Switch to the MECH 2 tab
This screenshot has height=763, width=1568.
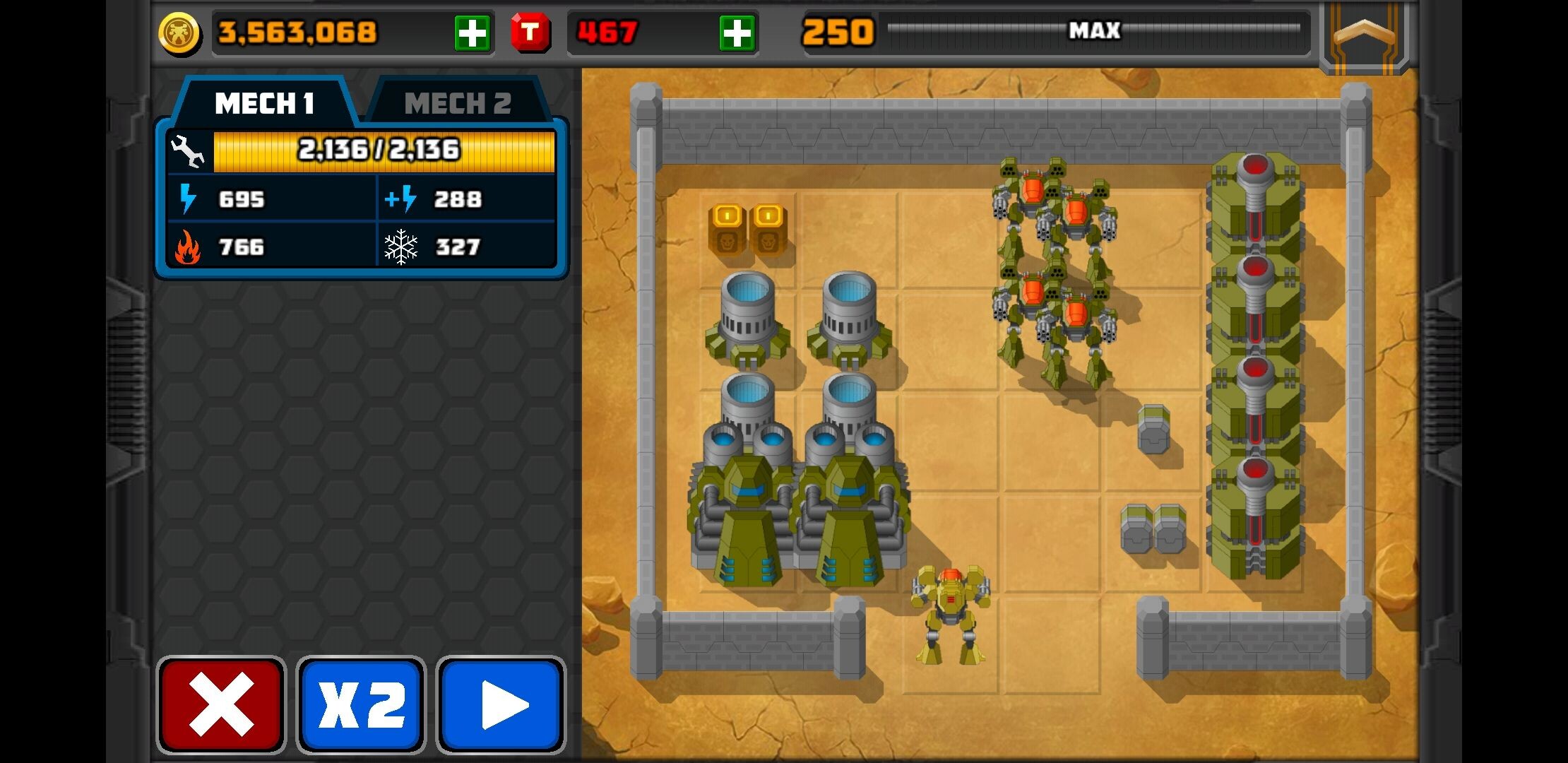click(457, 103)
